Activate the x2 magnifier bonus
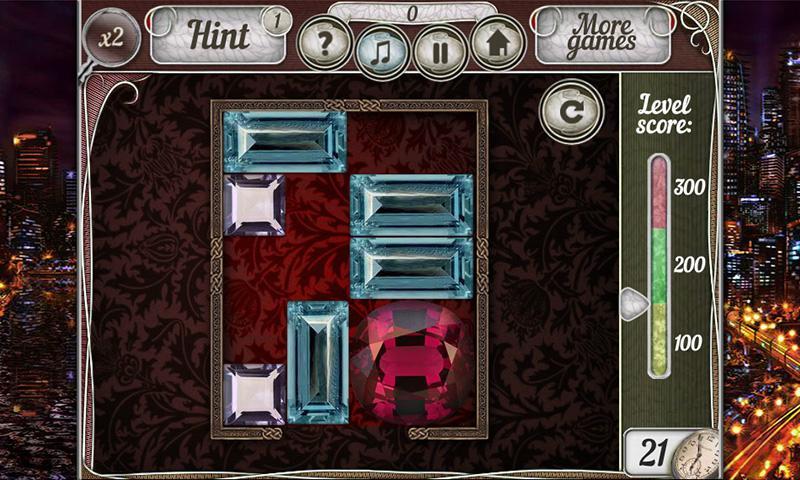Screen dimensions: 800x480 click(x=111, y=37)
